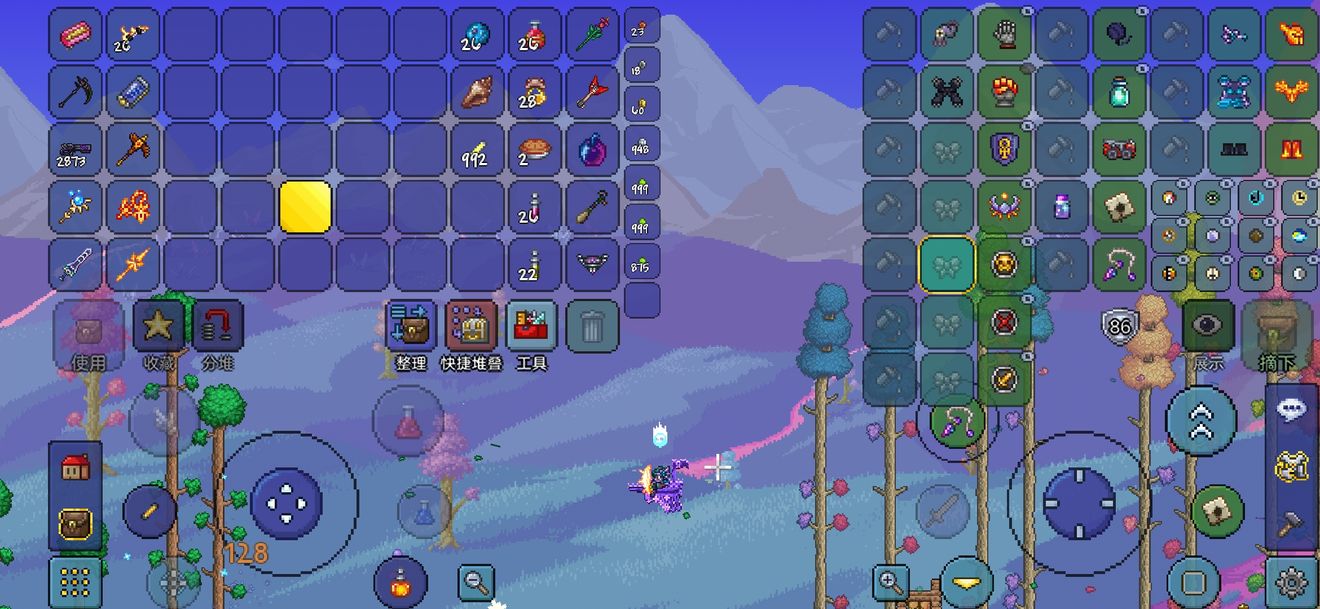
Task: Open the housing menu house icon
Action: point(75,467)
